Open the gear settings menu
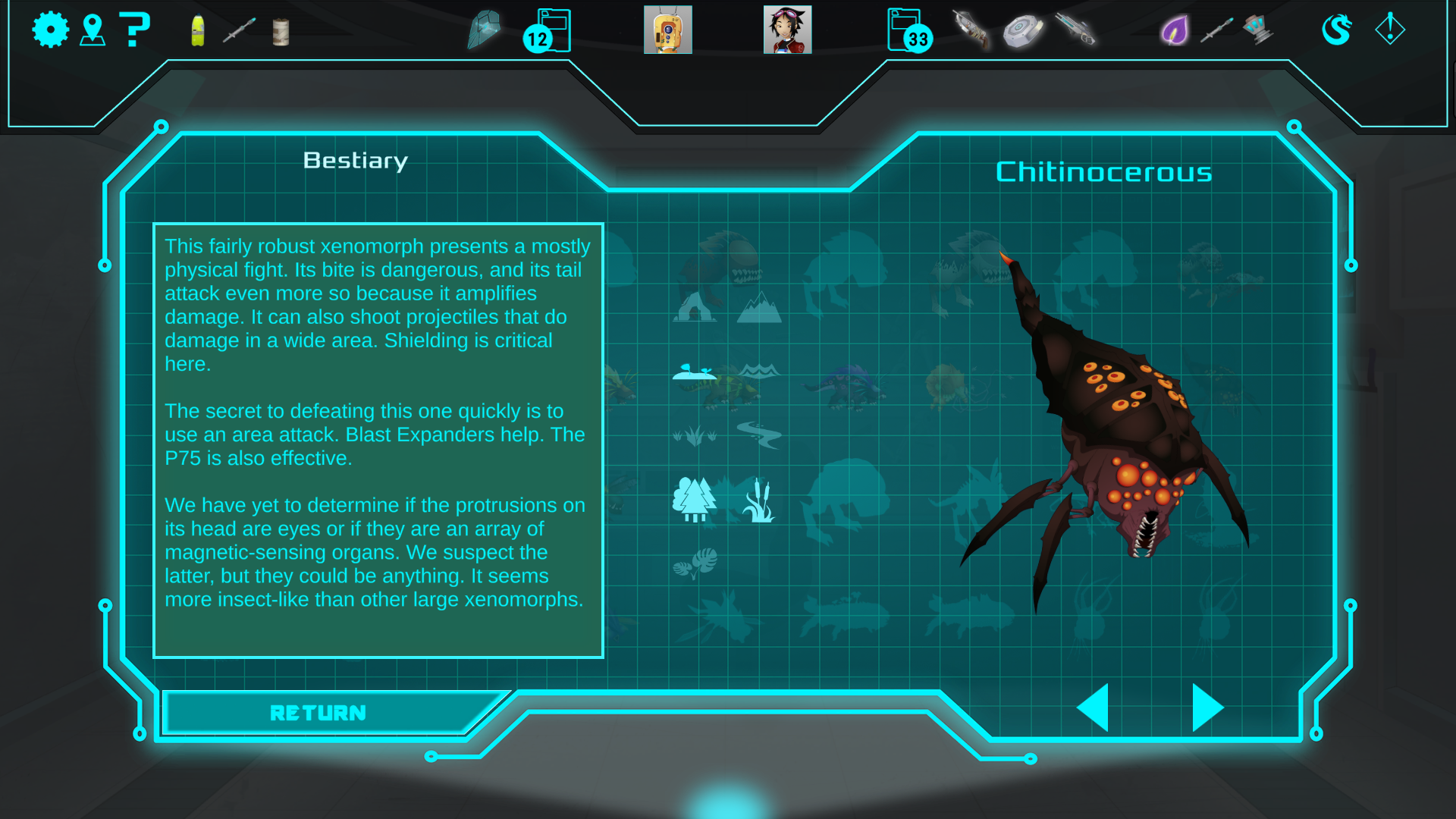The width and height of the screenshot is (1456, 819). click(51, 30)
